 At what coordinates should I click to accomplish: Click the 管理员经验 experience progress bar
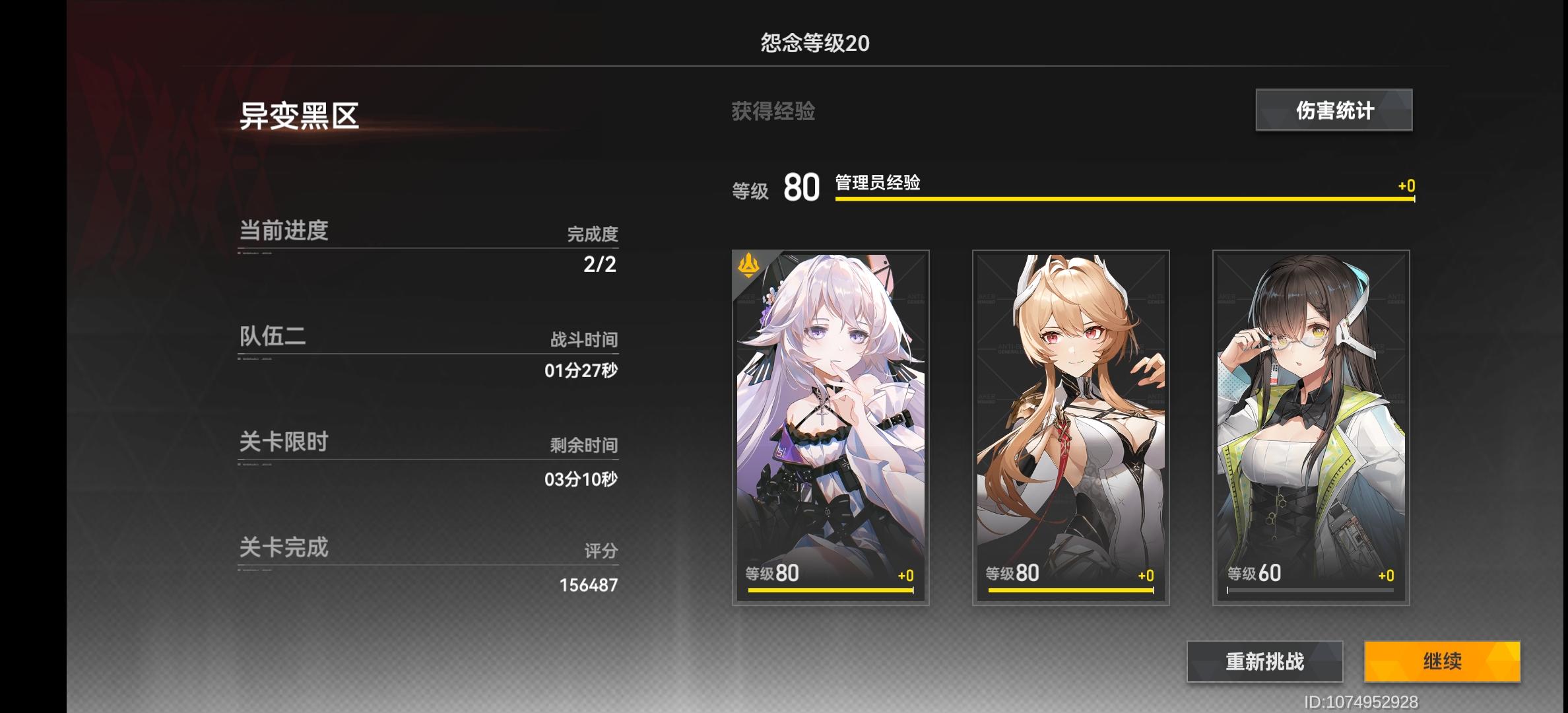tap(1122, 199)
